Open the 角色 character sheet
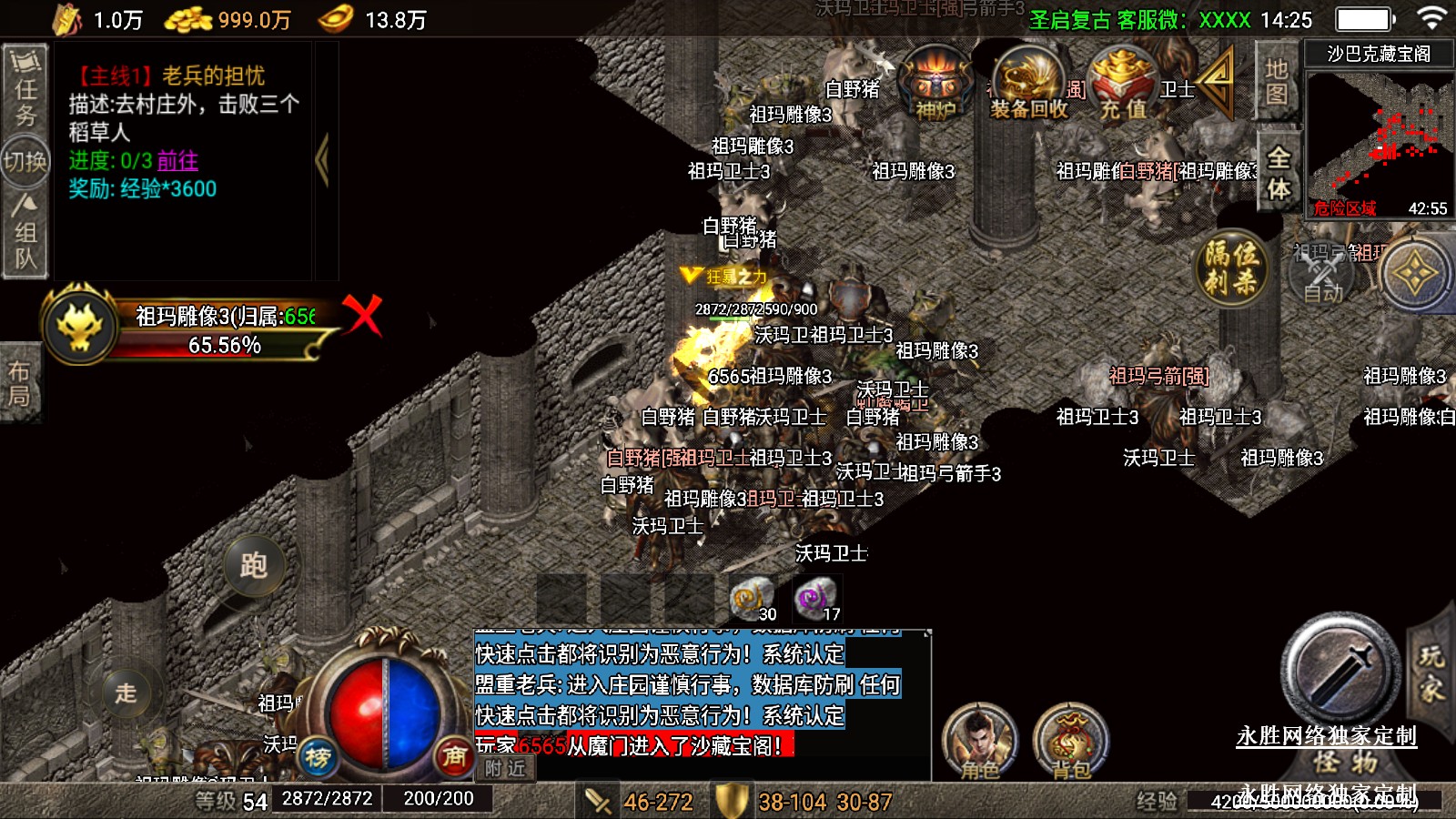The width and height of the screenshot is (1456, 819). [x=979, y=742]
